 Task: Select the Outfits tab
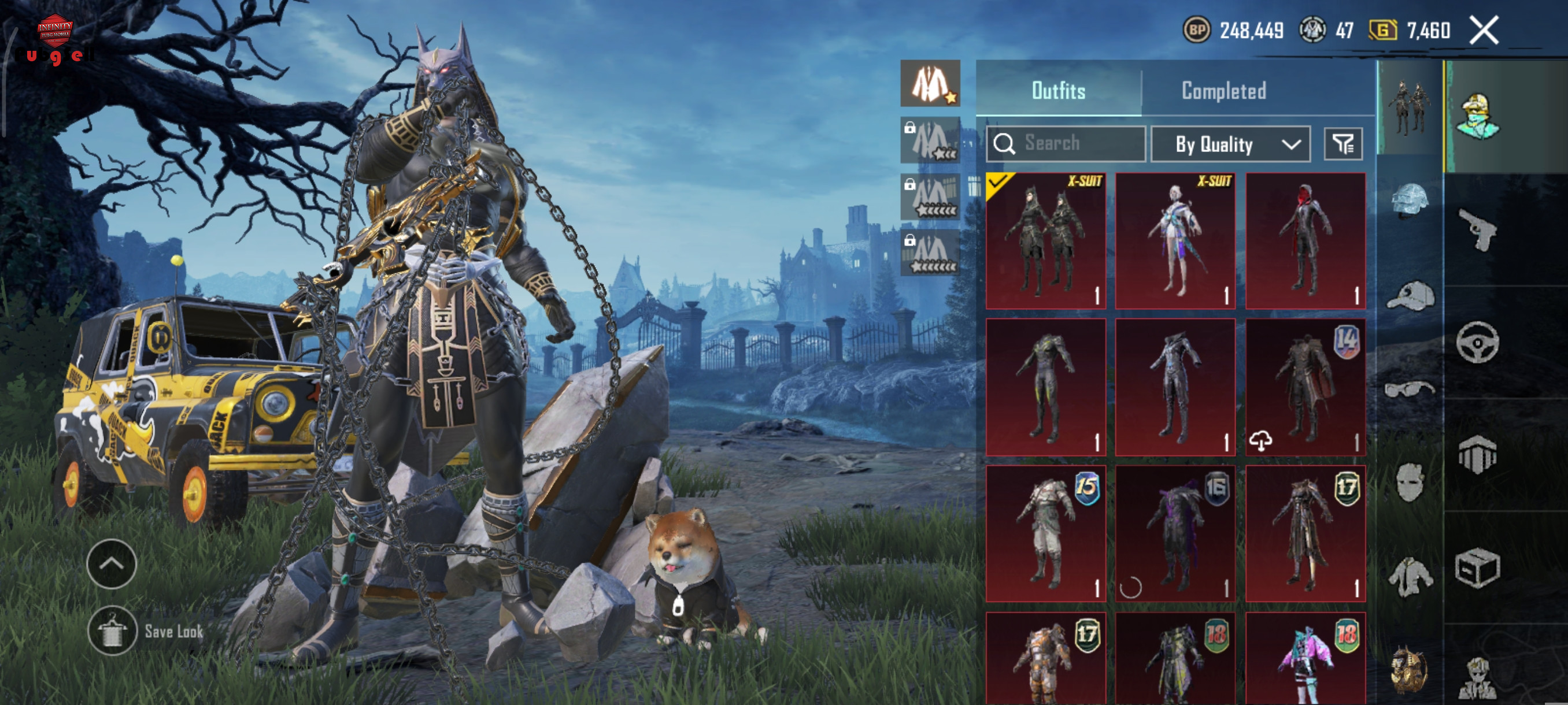(1058, 91)
